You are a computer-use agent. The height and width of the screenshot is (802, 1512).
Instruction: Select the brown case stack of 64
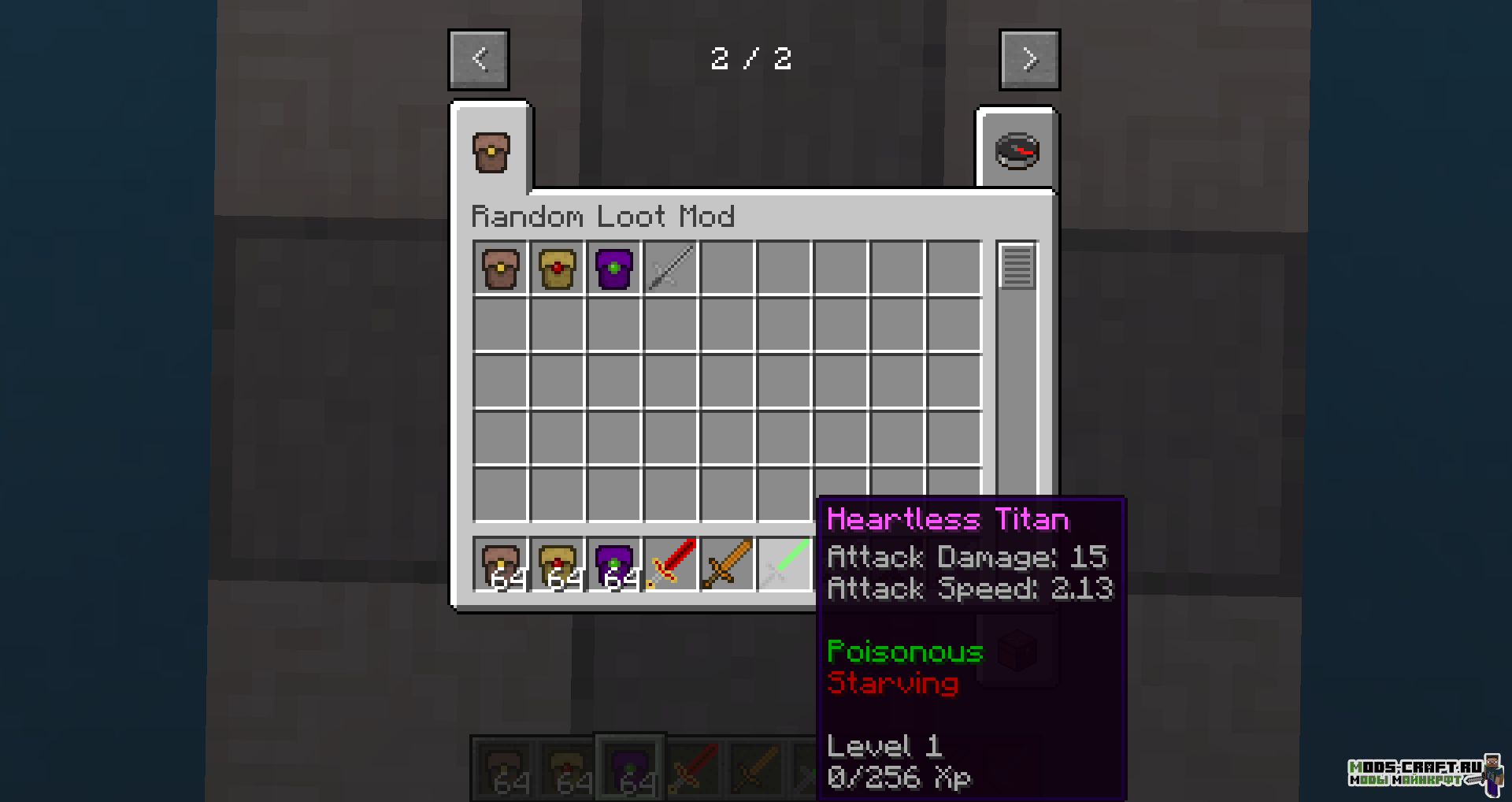(x=501, y=564)
